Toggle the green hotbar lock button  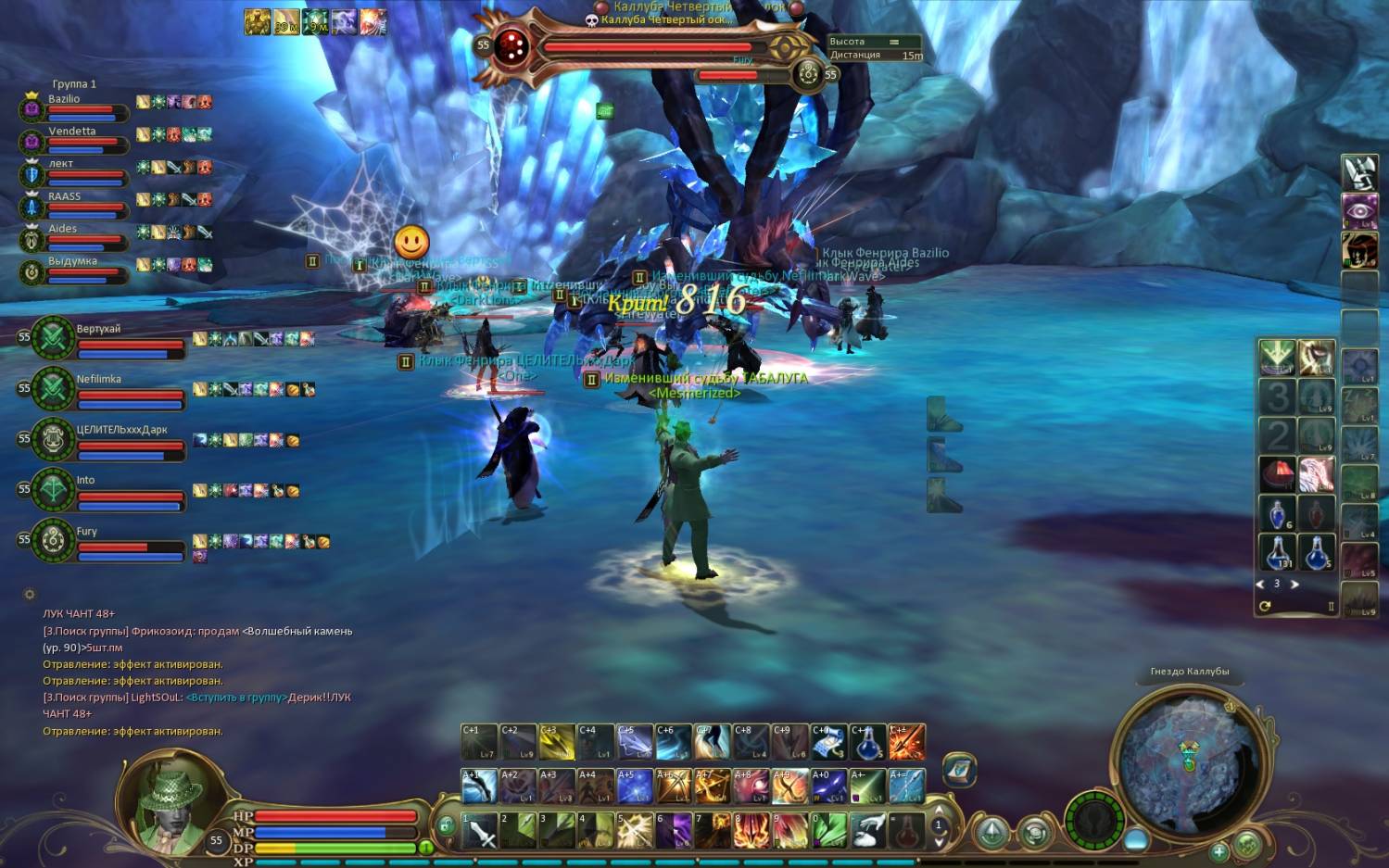(x=446, y=825)
